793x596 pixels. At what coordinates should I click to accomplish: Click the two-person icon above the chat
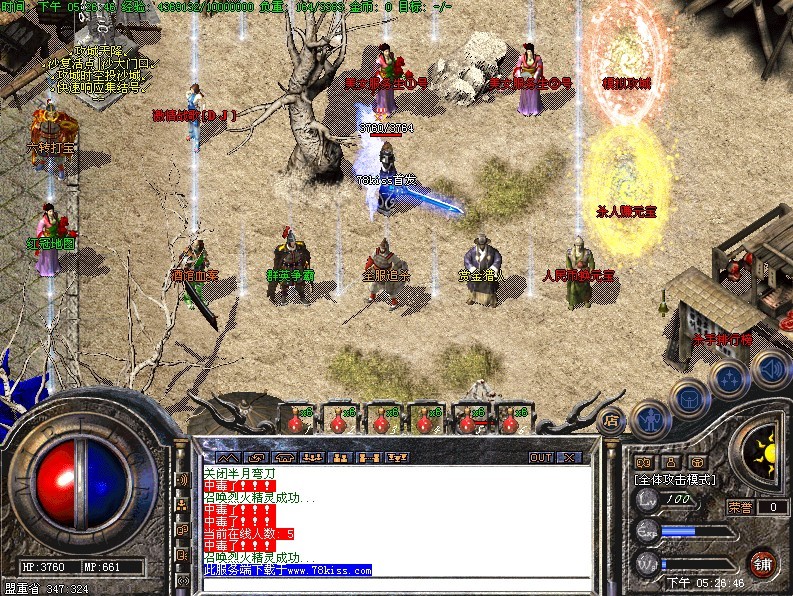point(338,457)
